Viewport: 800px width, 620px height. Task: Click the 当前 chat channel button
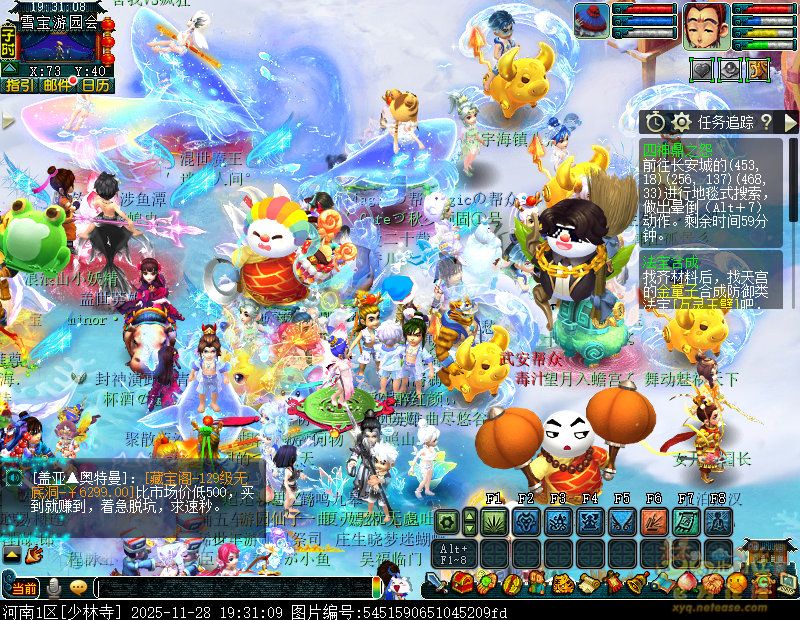(x=24, y=587)
